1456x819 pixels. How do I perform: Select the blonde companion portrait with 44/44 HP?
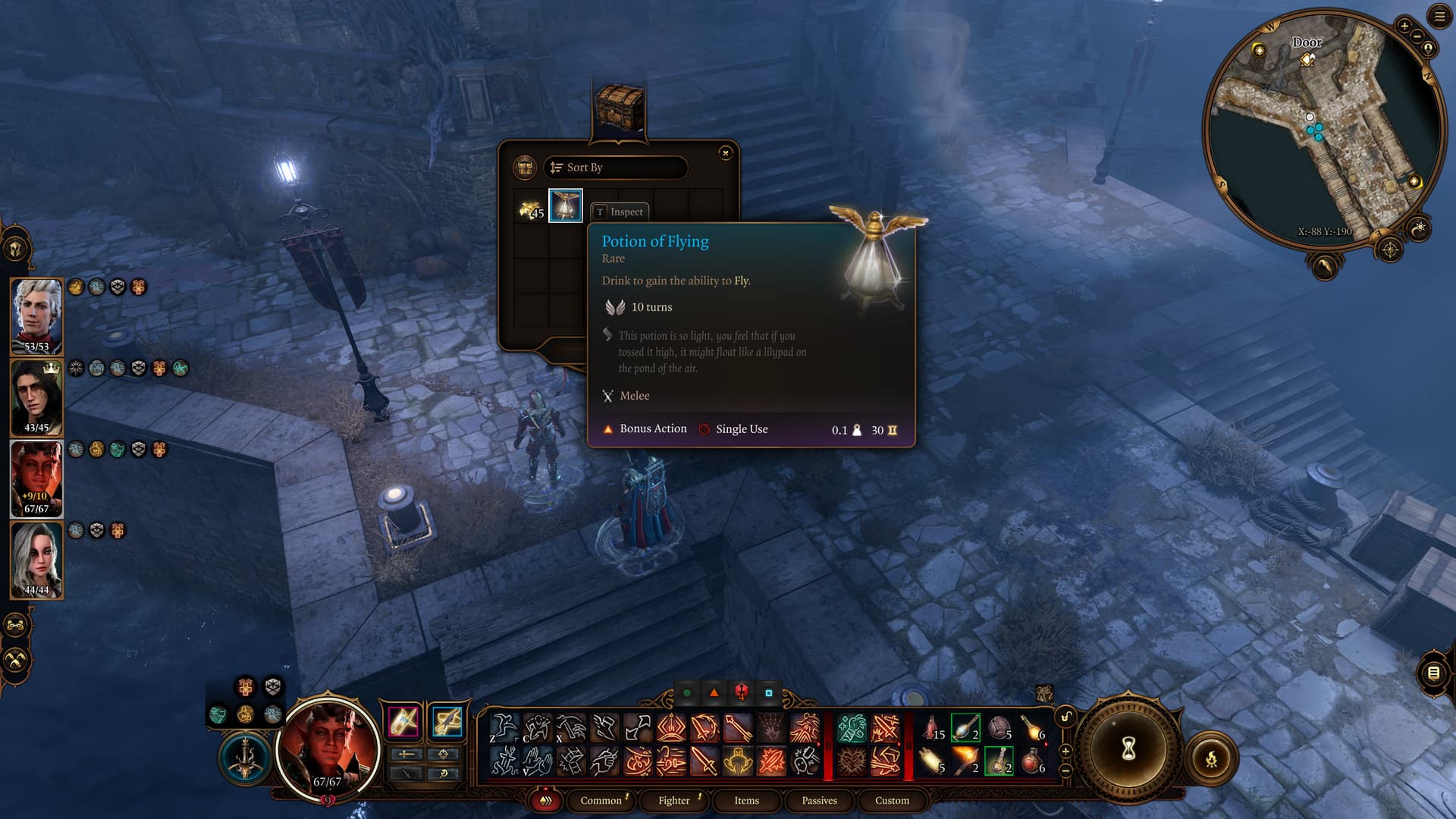(36, 559)
